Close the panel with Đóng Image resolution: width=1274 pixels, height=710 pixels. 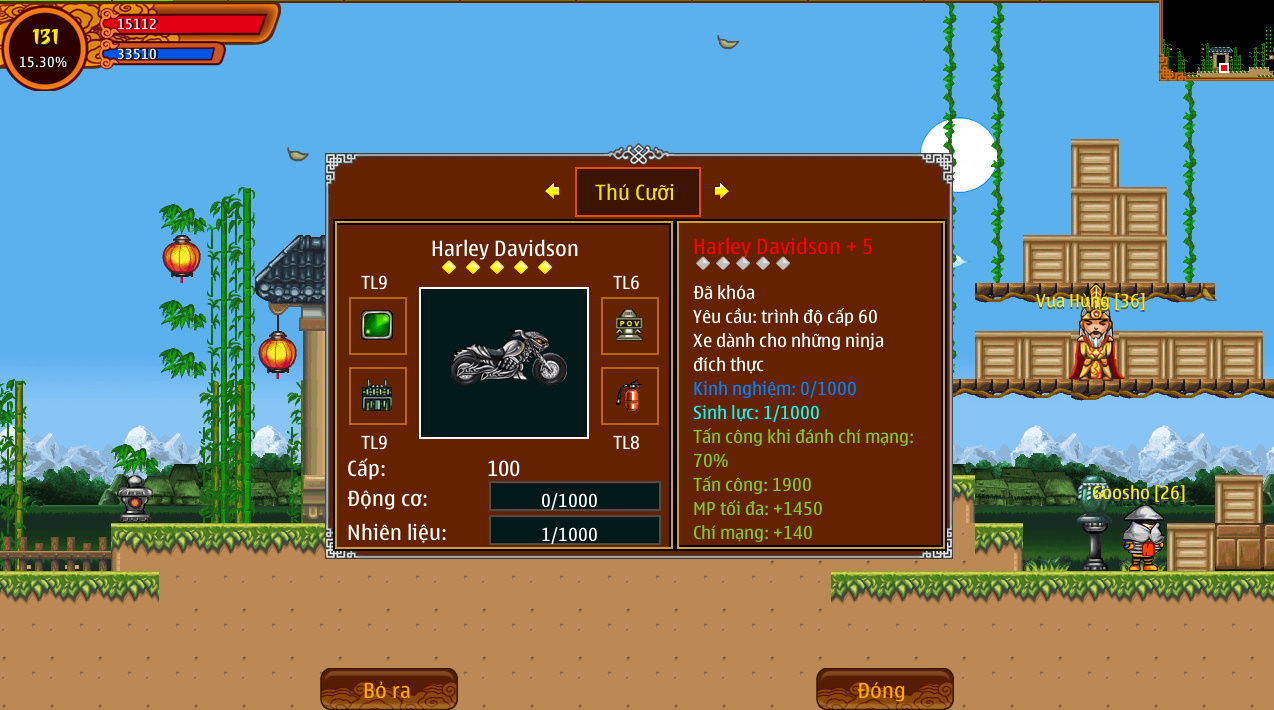click(x=884, y=690)
